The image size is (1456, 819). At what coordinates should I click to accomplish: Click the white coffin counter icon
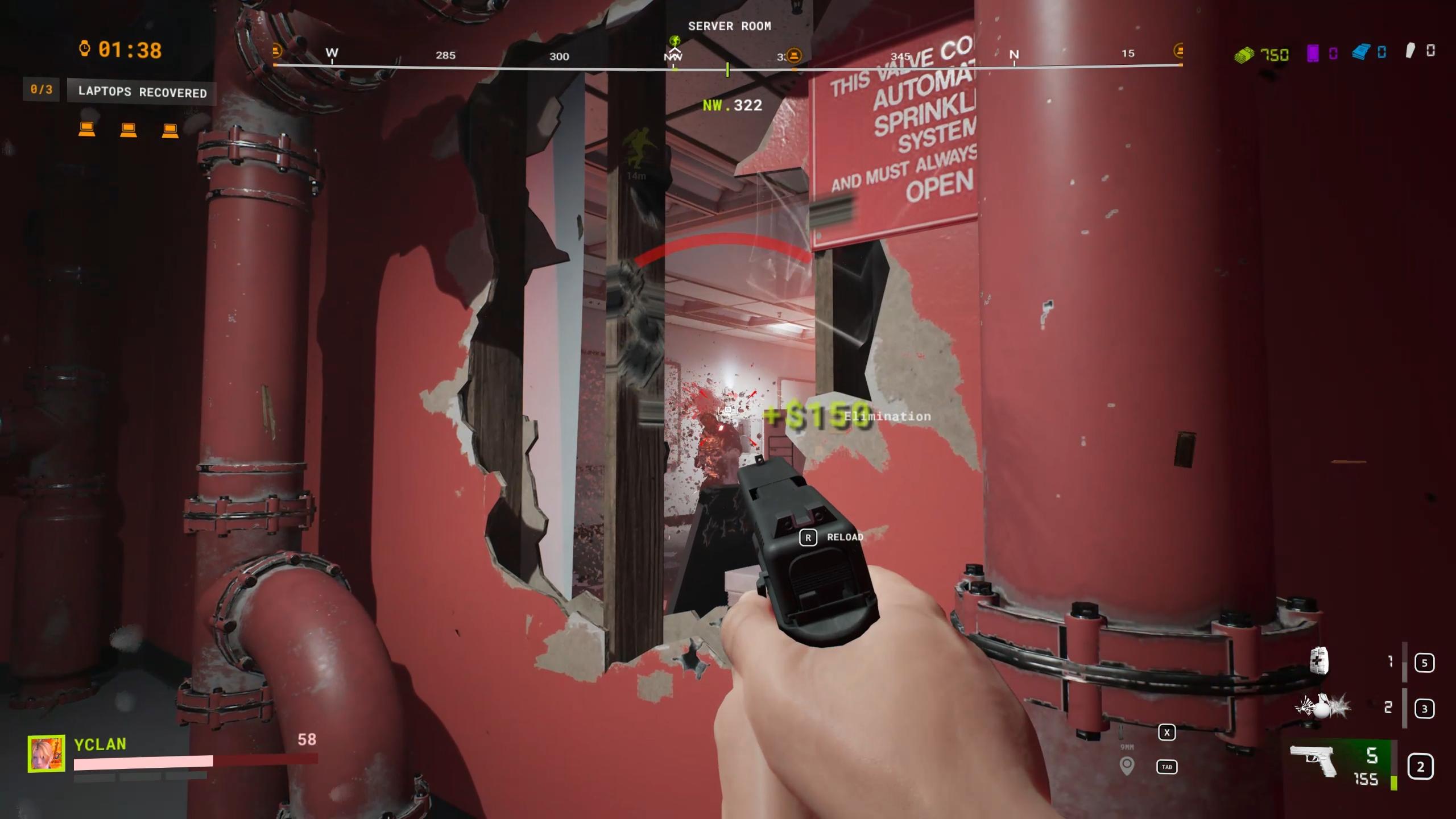(1410, 52)
